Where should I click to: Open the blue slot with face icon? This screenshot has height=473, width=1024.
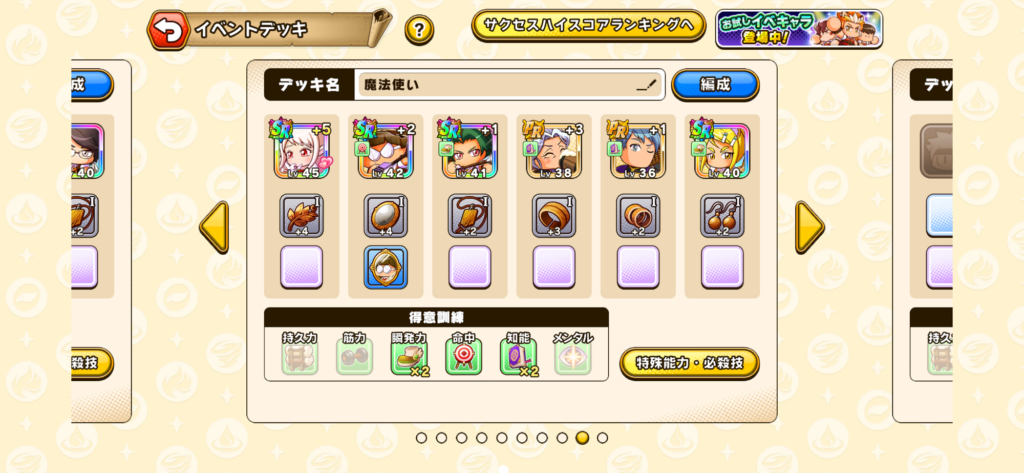(x=385, y=268)
